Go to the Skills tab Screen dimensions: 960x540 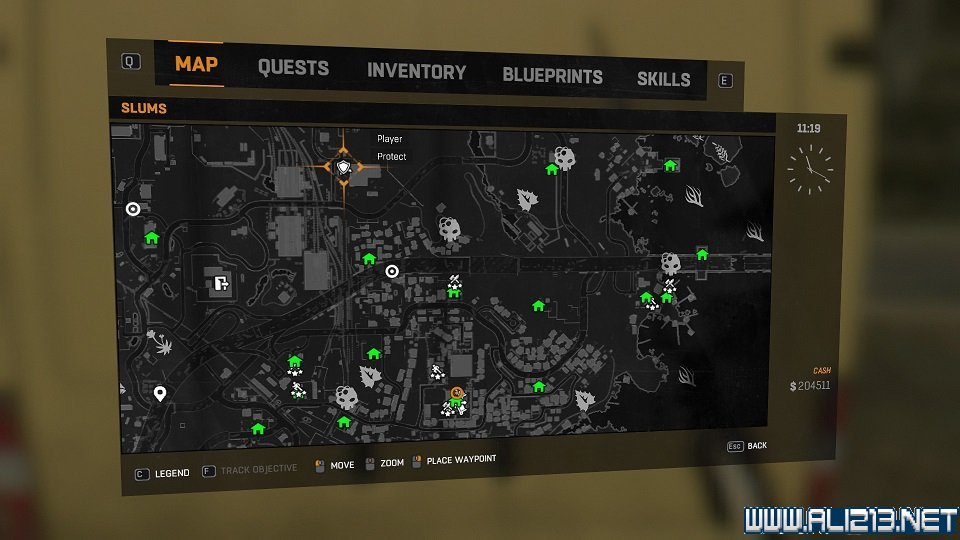point(663,79)
